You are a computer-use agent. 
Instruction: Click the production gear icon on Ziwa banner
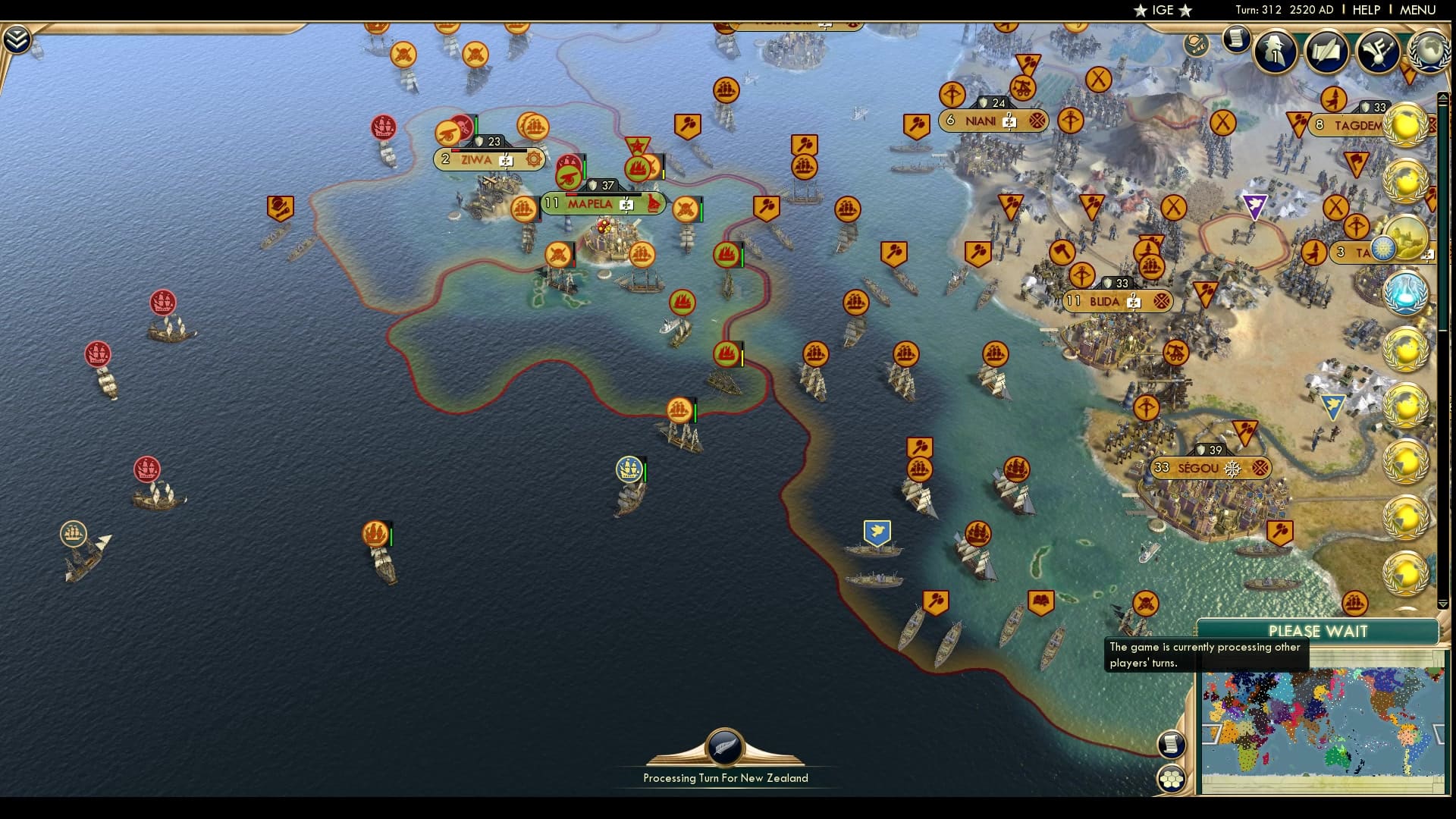point(535,160)
